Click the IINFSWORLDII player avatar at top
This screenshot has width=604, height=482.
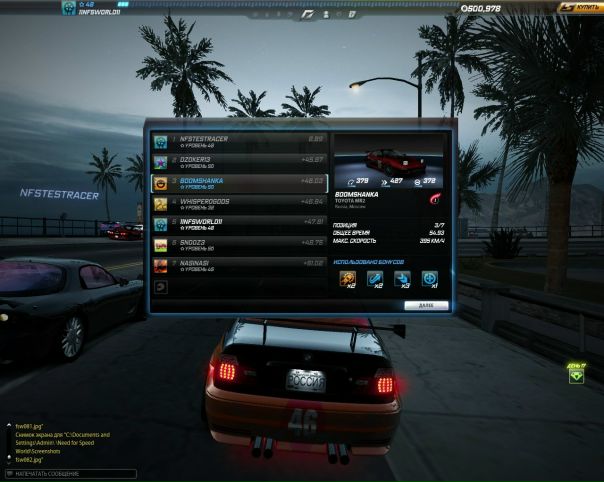(x=69, y=8)
